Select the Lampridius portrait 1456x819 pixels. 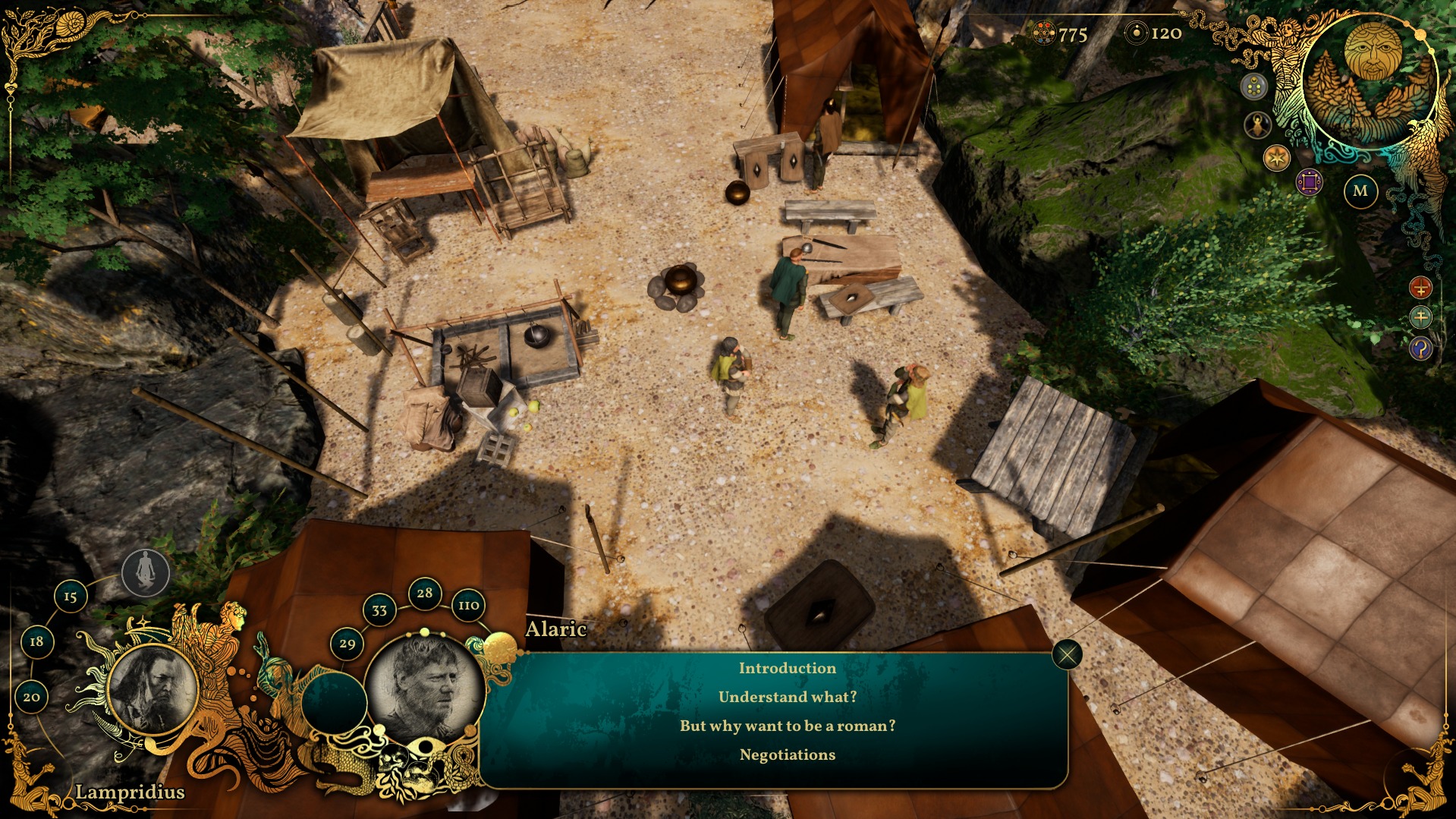click(153, 689)
